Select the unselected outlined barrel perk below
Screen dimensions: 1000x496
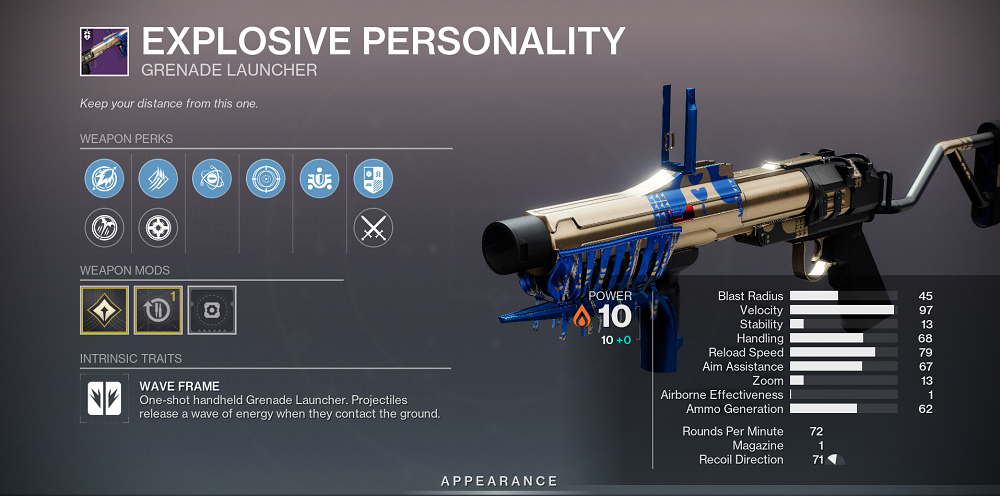(103, 229)
